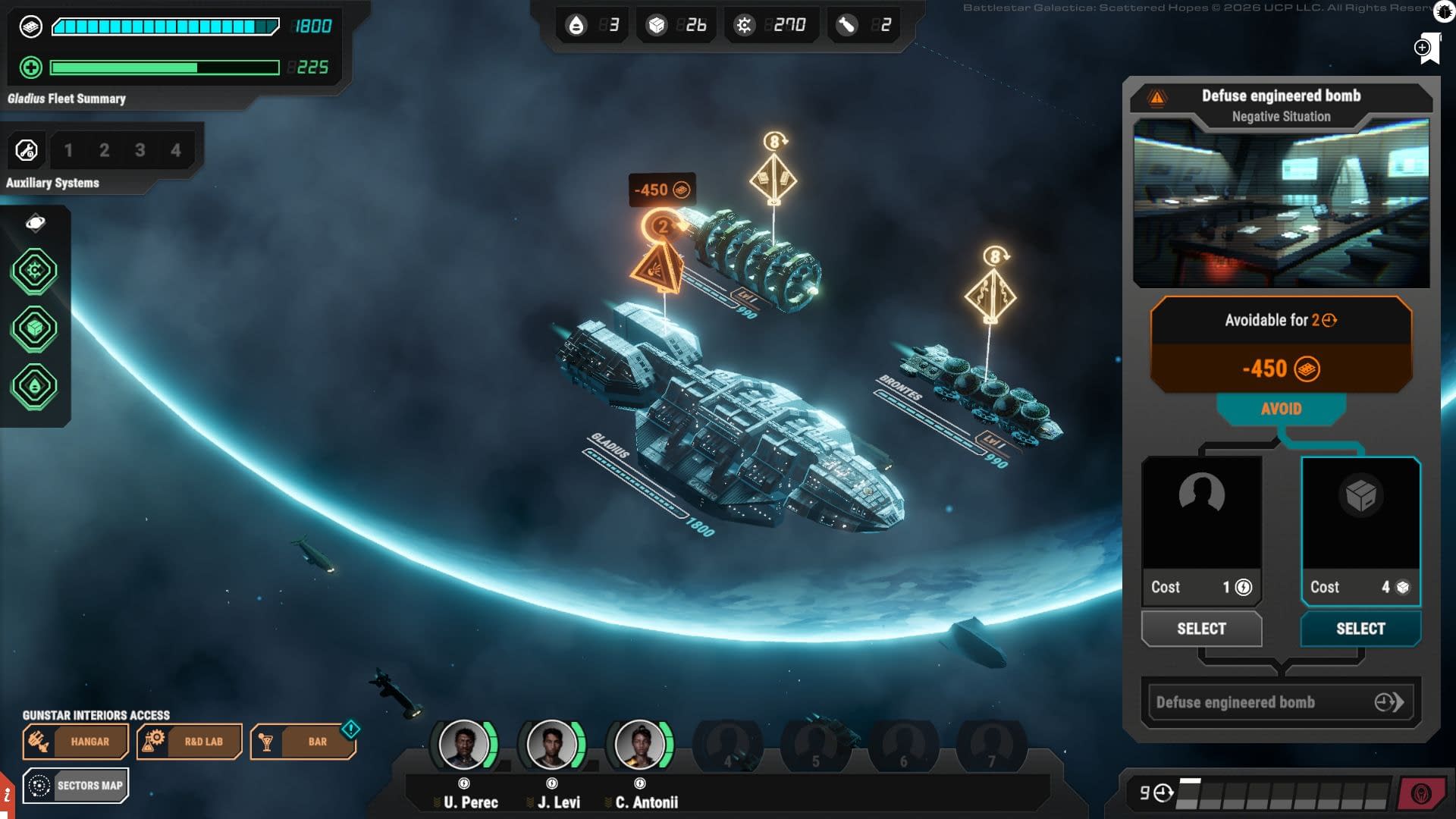Select the supplies cost option
This screenshot has width=1456, height=819.
point(1360,629)
